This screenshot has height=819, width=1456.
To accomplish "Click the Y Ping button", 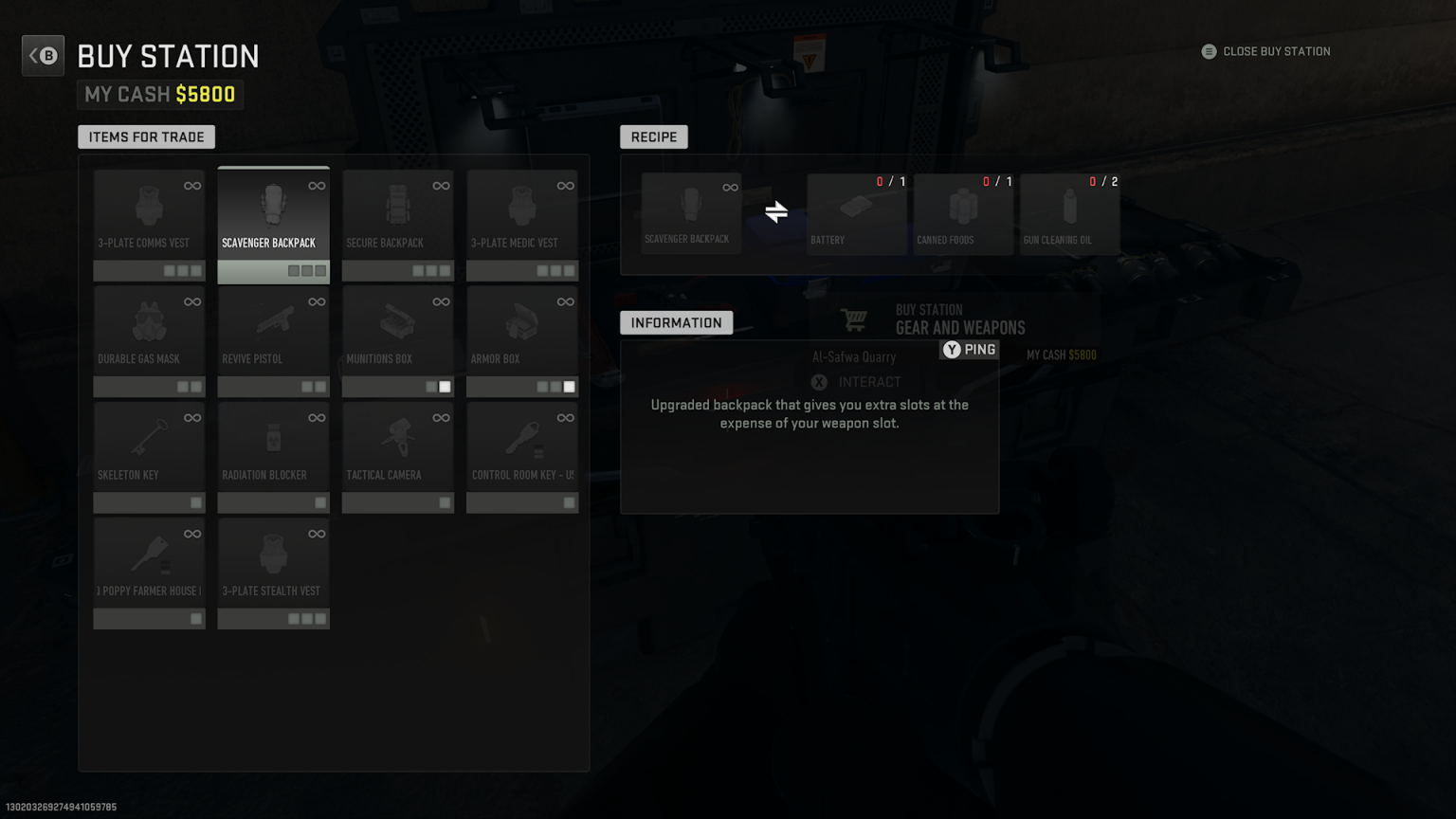I will 969,350.
